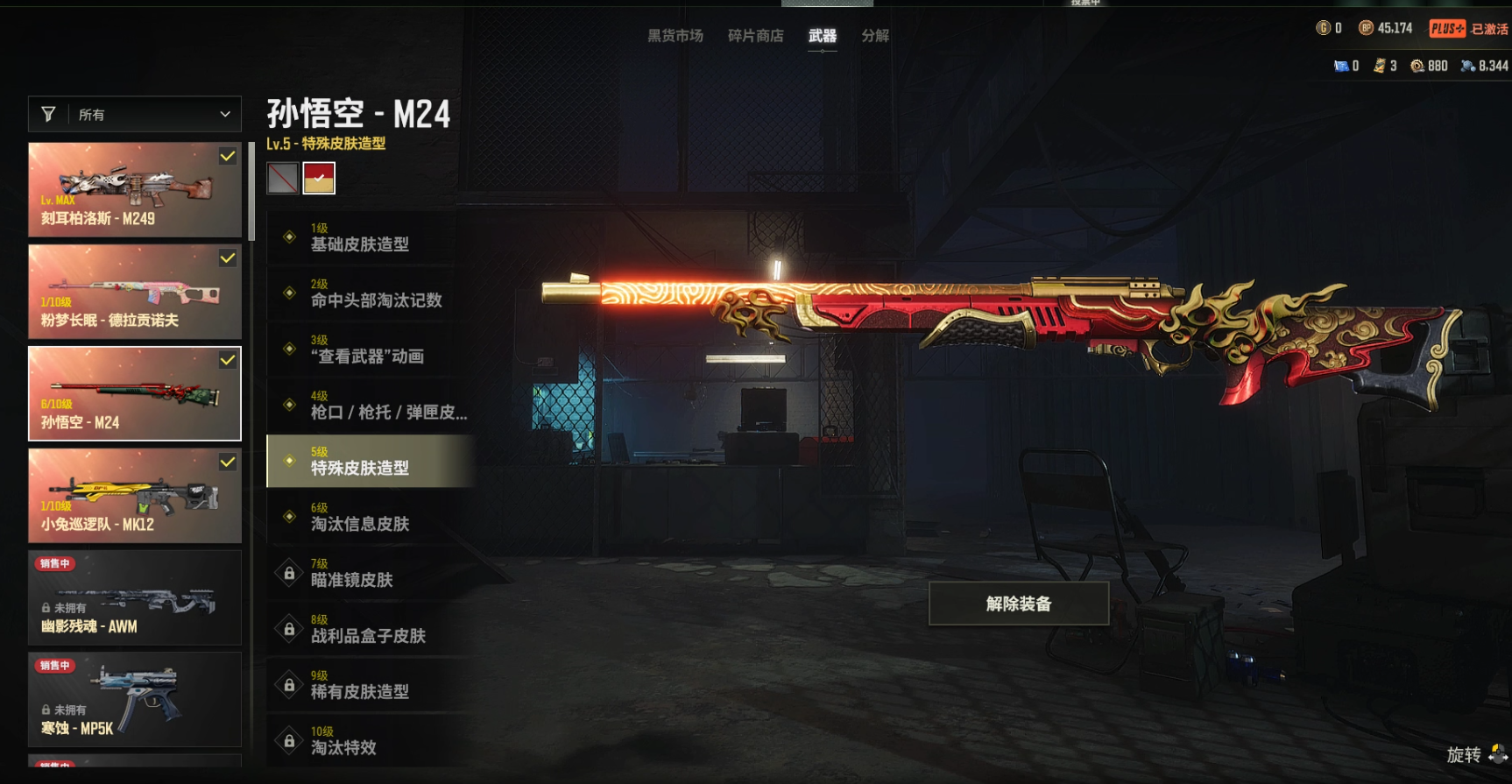Select the 刻耳柏洛斯 - M249 skin
The width and height of the screenshot is (1512, 784).
tap(135, 190)
